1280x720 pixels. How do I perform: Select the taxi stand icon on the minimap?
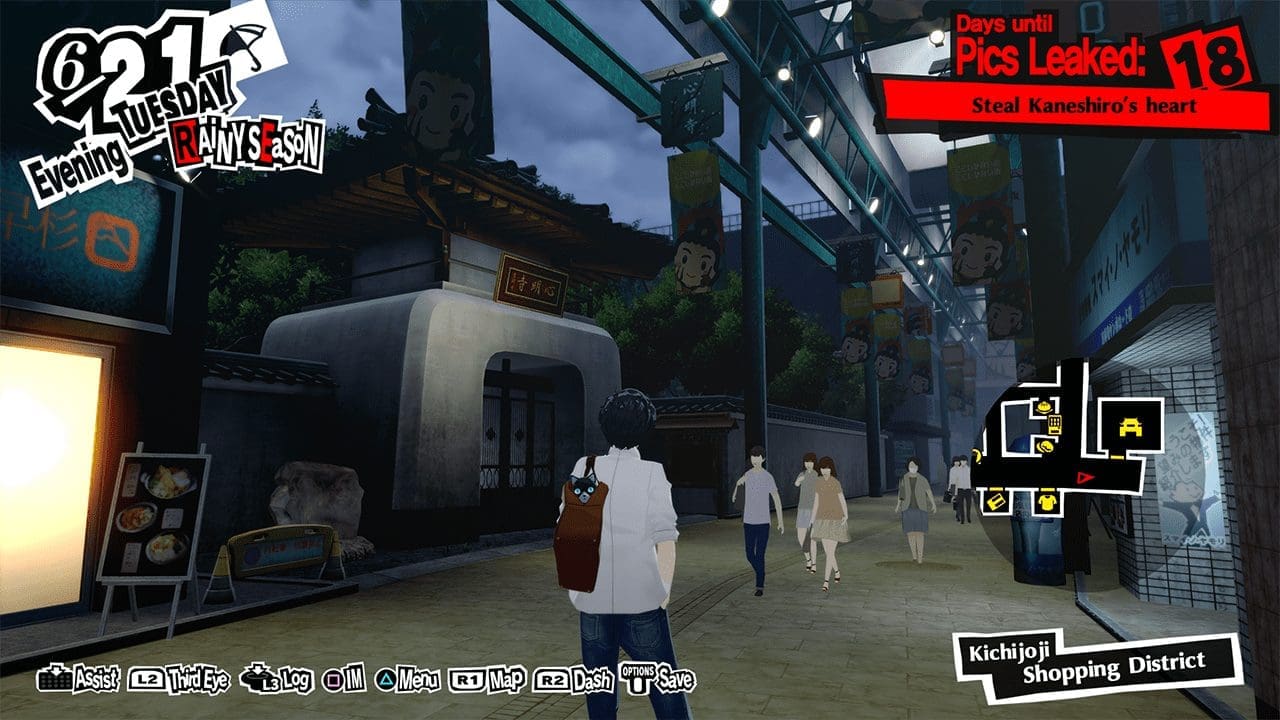[1130, 426]
